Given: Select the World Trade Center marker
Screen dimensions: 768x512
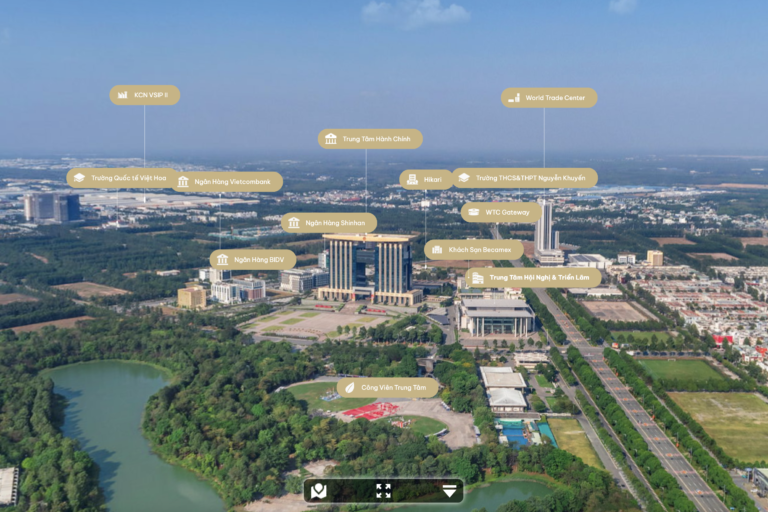Looking at the screenshot, I should 549,98.
